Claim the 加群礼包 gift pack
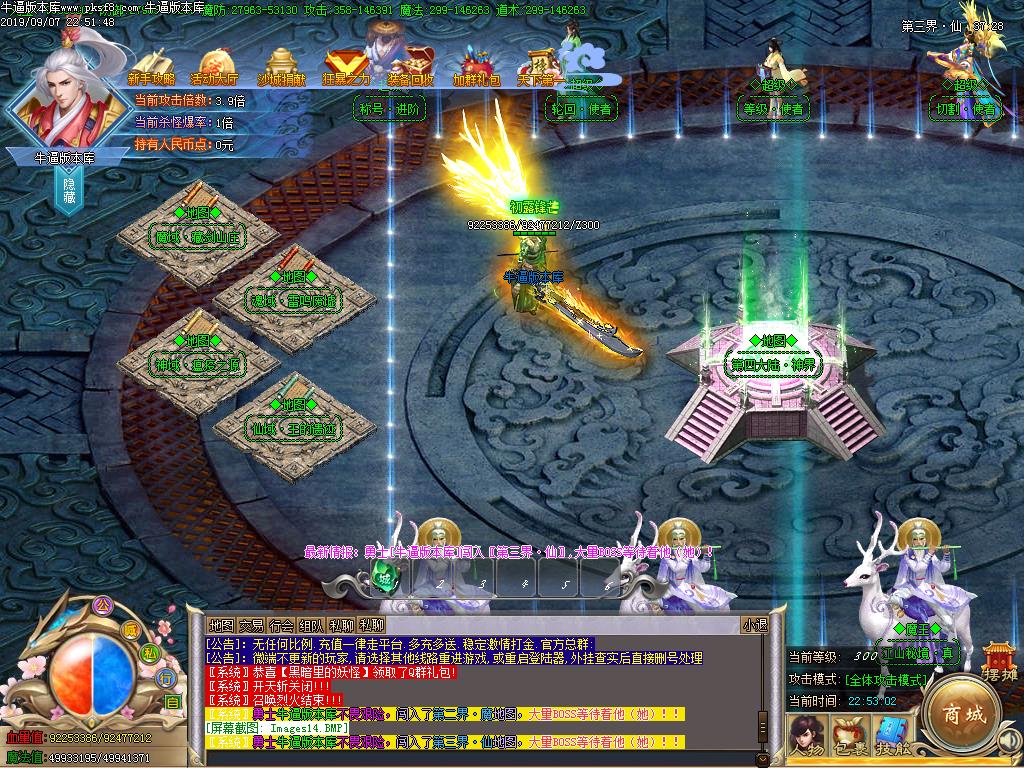The width and height of the screenshot is (1024, 768). tap(477, 66)
